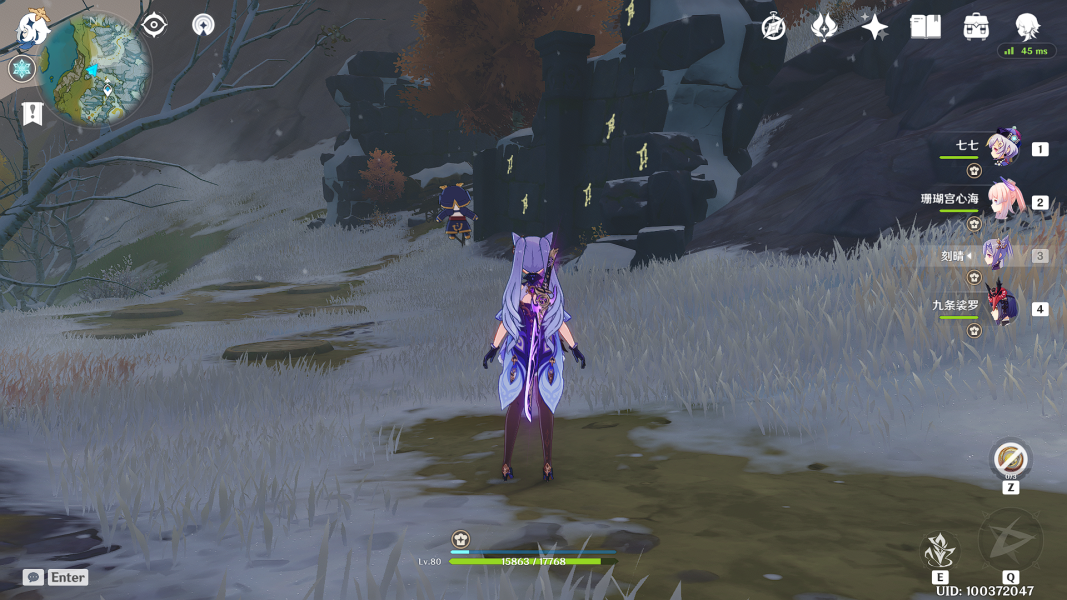Switch to party member 七七
The width and height of the screenshot is (1067, 600).
(1002, 148)
